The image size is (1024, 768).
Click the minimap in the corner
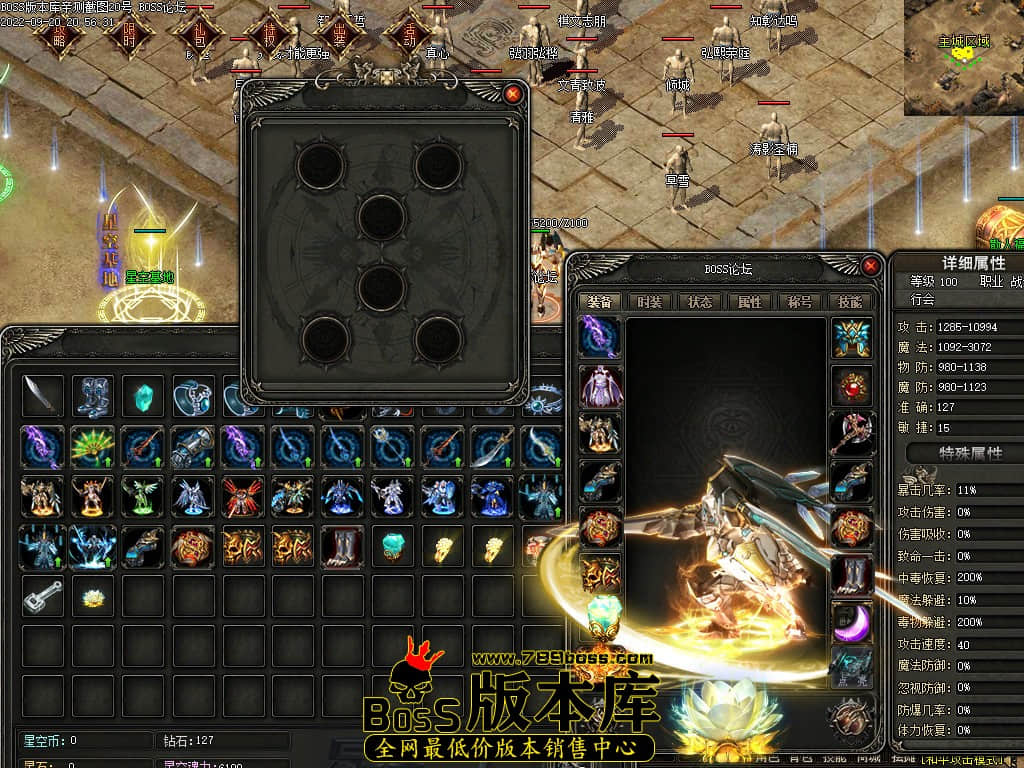click(964, 57)
